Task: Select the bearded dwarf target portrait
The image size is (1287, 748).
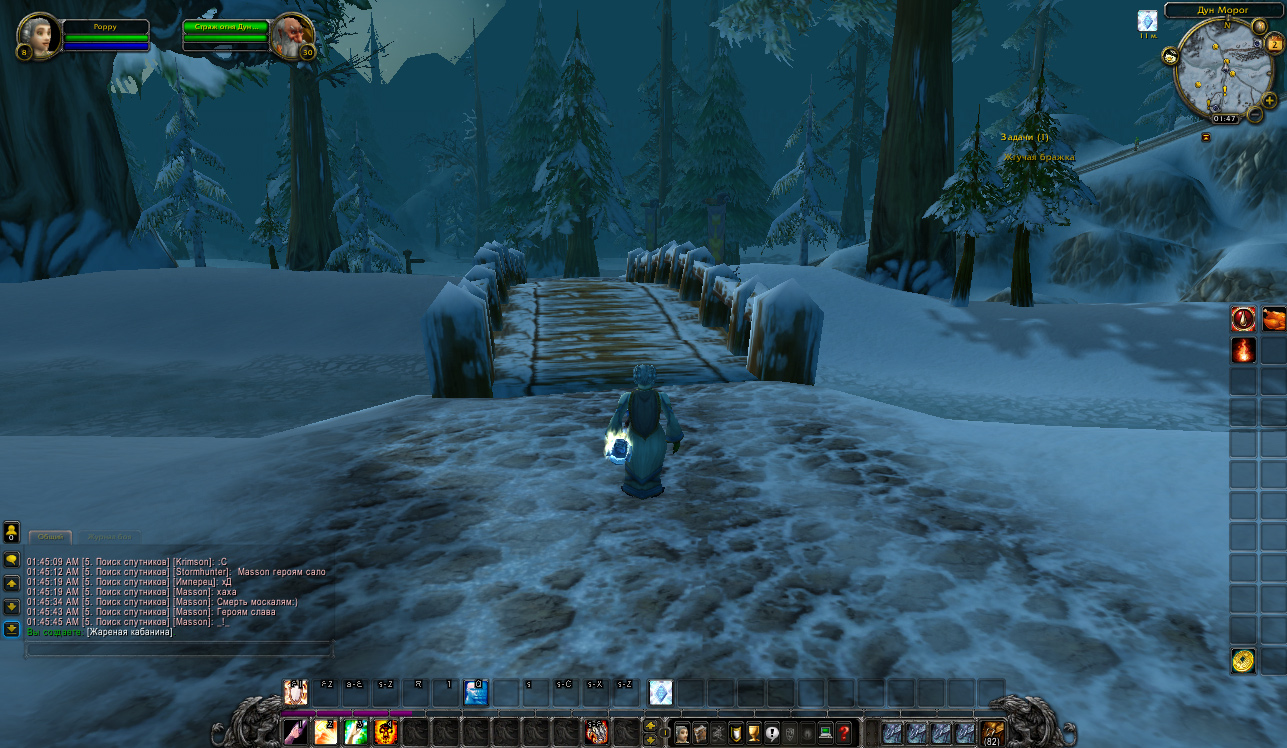Action: 291,37
